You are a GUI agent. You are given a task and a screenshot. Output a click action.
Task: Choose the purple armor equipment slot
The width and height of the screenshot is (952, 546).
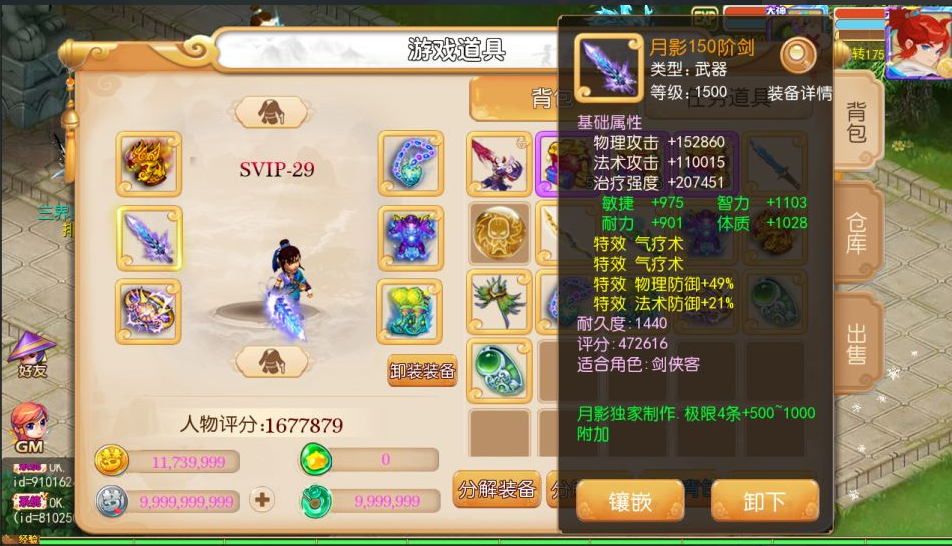click(410, 239)
